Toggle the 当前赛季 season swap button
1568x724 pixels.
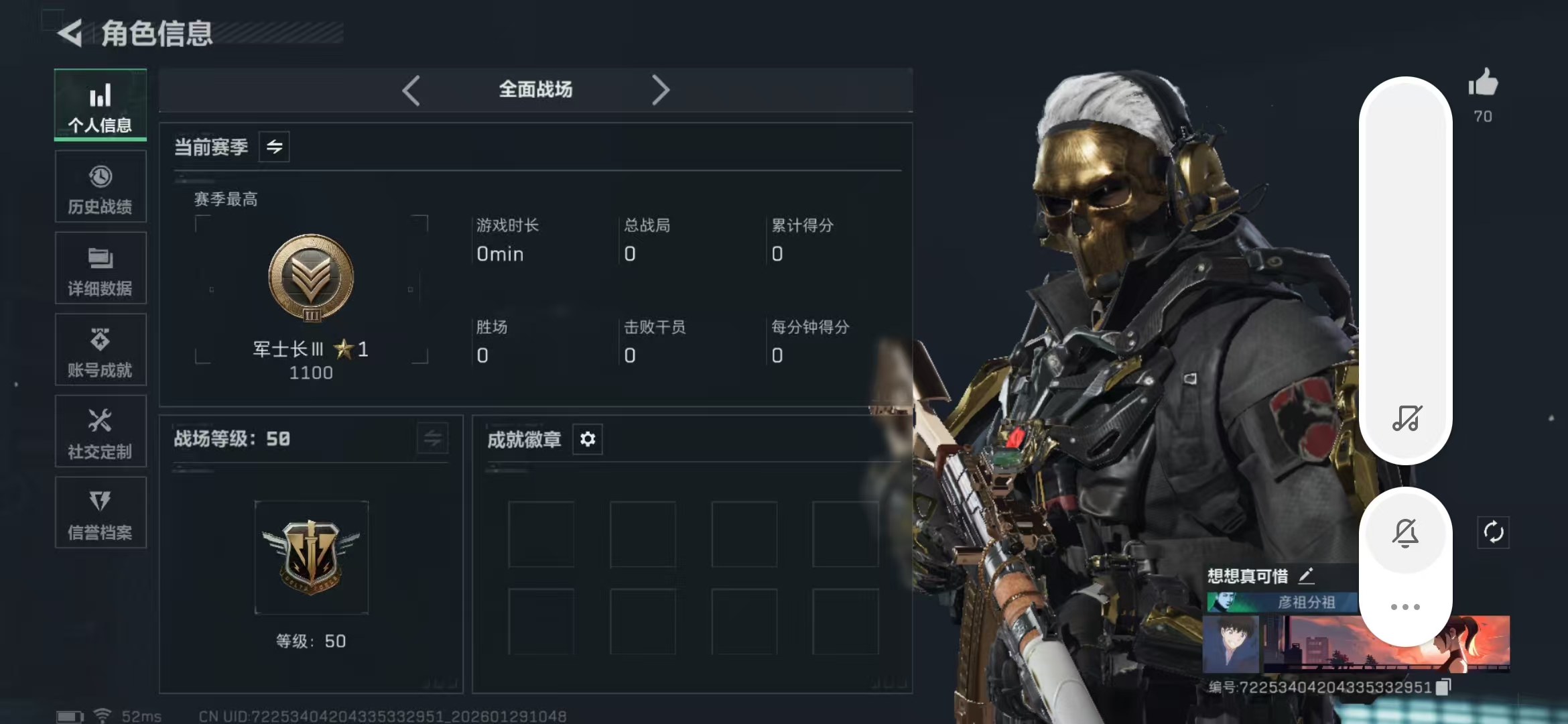(274, 147)
